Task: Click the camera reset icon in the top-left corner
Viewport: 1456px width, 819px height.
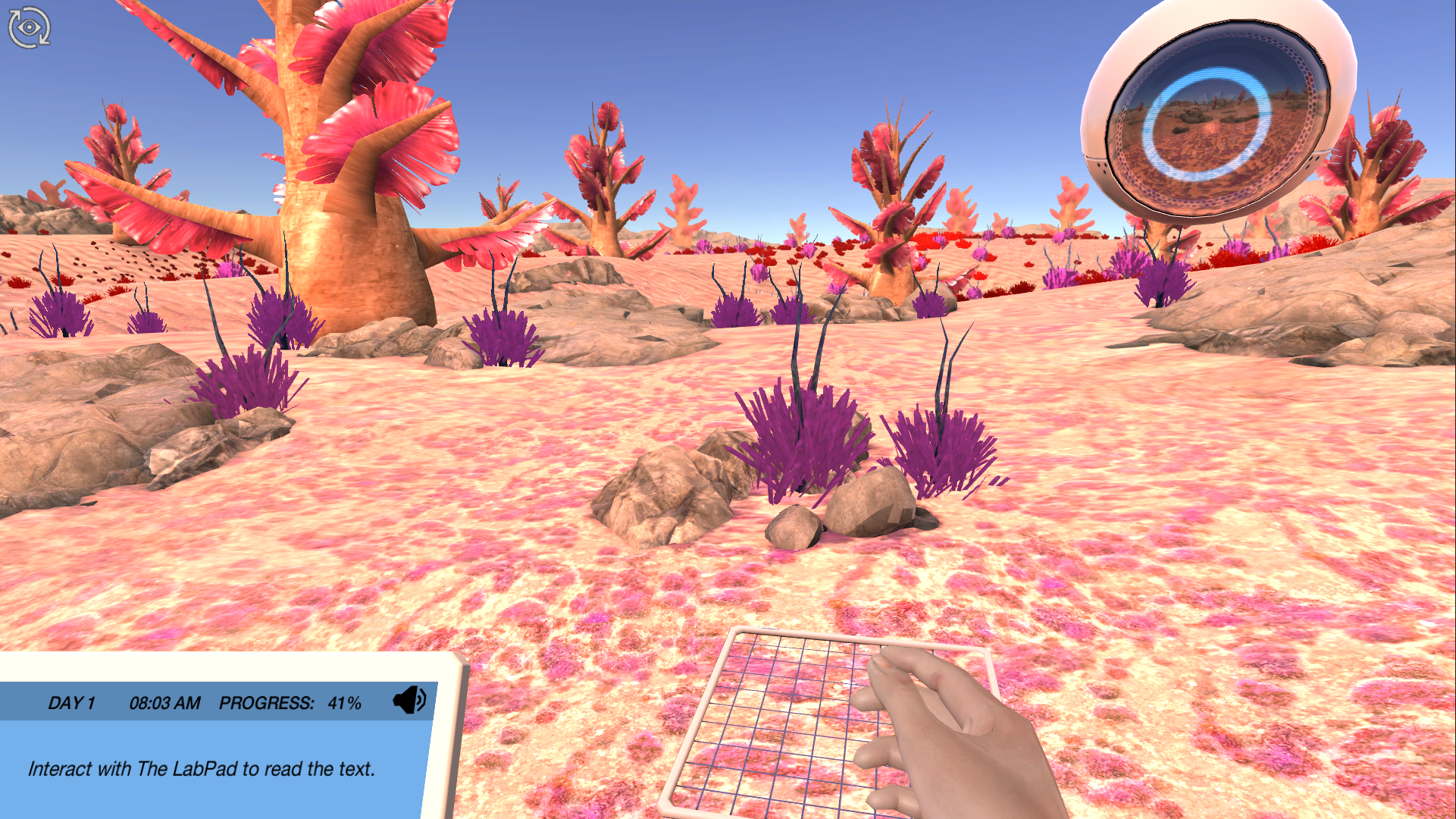Action: click(28, 27)
